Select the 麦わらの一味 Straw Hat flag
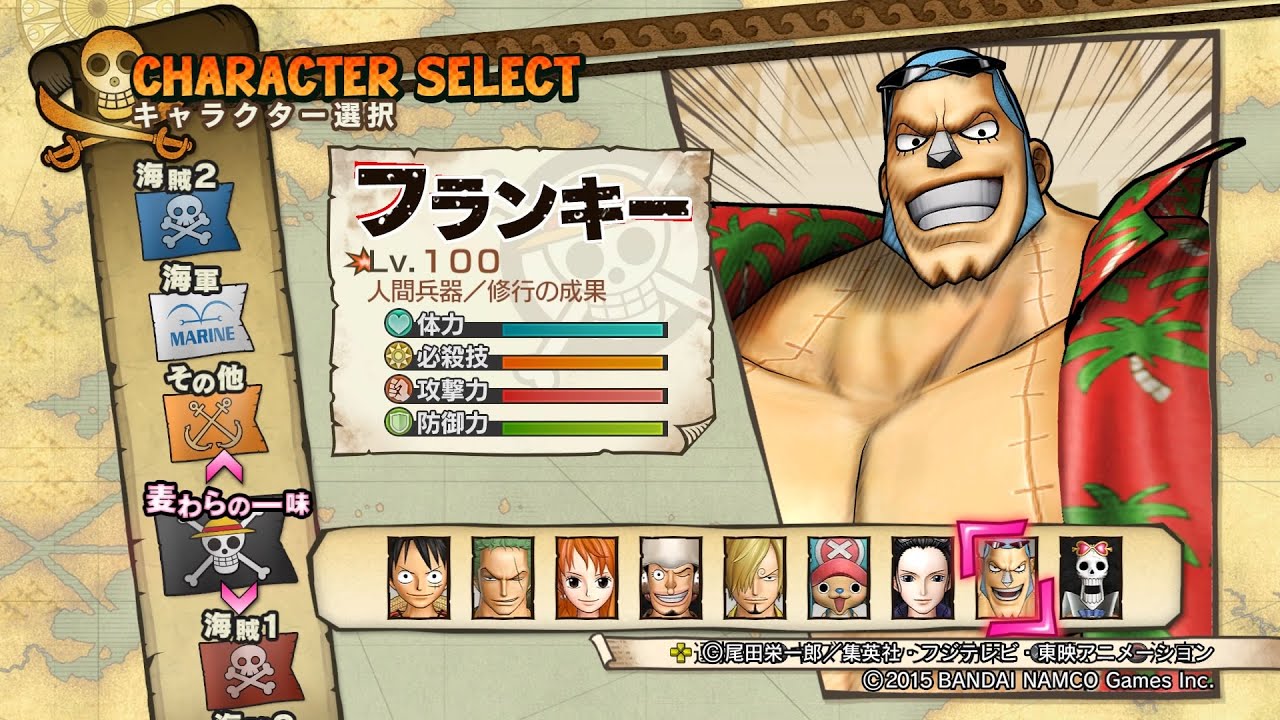Viewport: 1280px width, 720px height. (x=227, y=551)
